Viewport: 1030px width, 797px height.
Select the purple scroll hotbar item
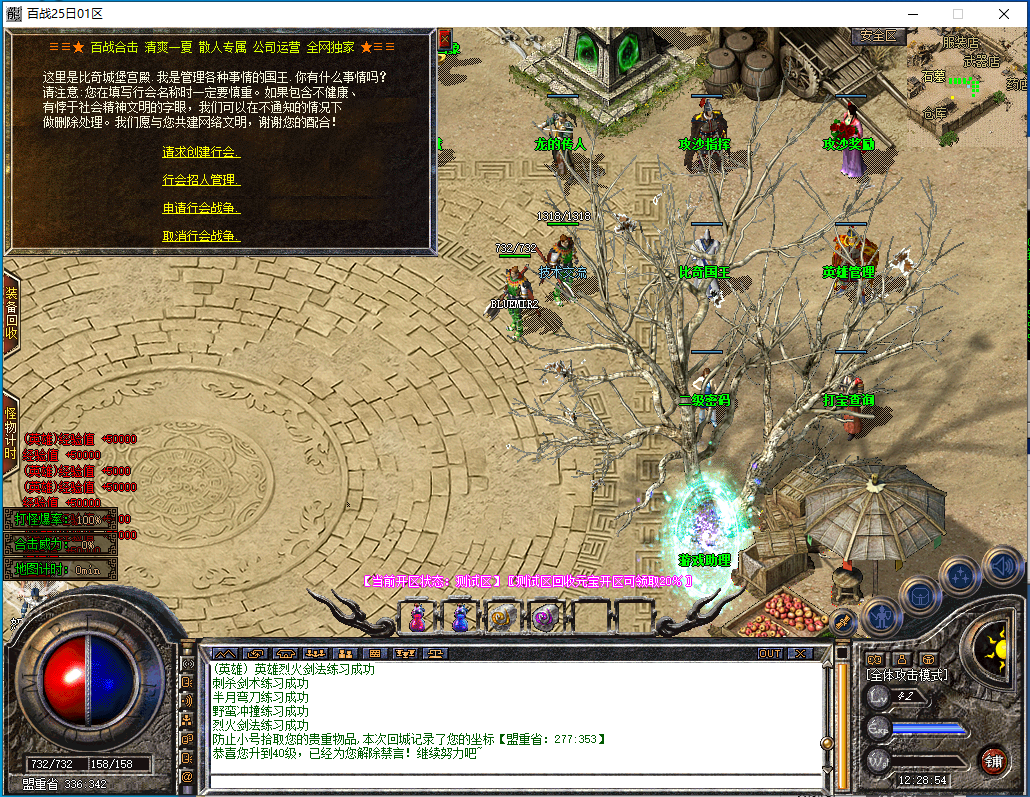pyautogui.click(x=544, y=618)
